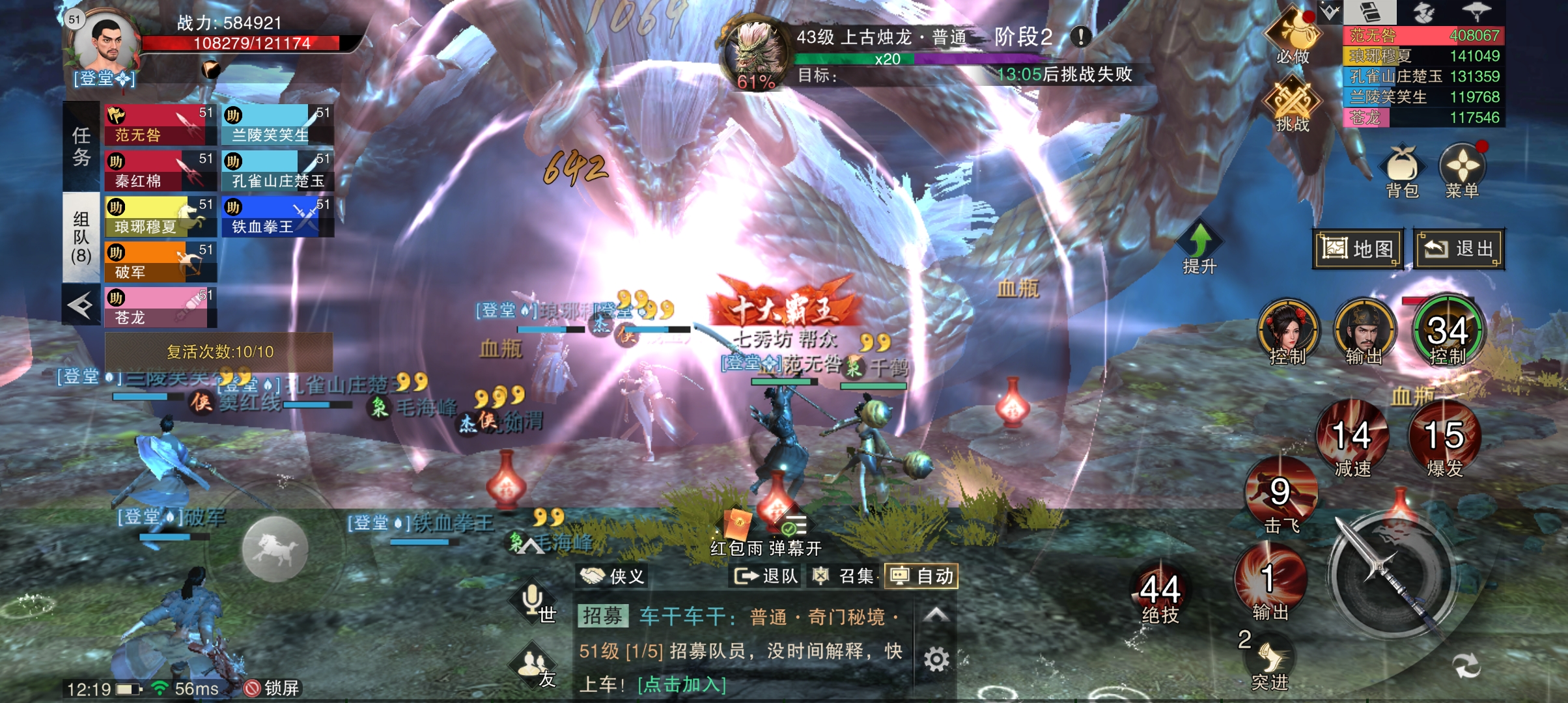The image size is (1568, 703).
Task: Select teammate 范无咎 in team list
Action: [x=160, y=125]
